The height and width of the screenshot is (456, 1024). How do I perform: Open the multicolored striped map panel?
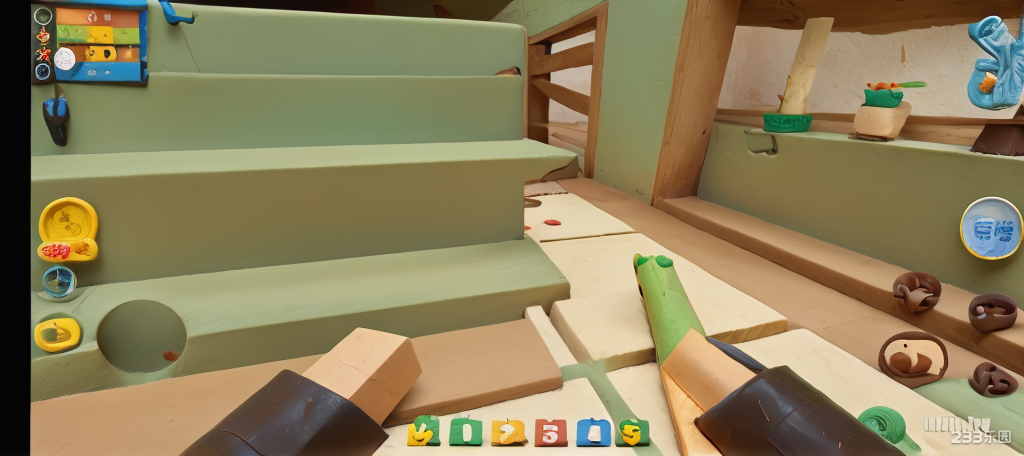coord(99,42)
